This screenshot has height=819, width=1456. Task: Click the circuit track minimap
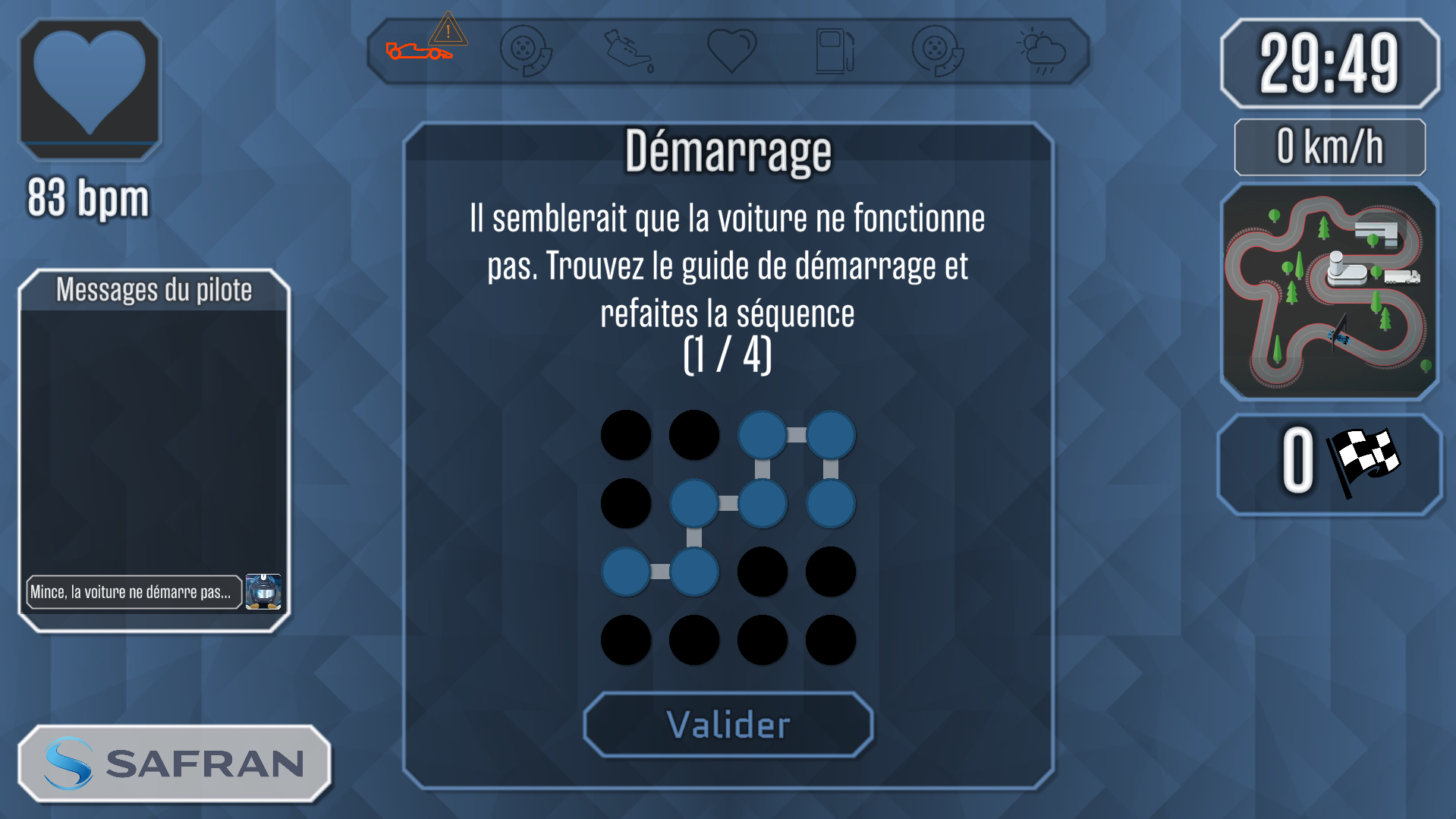1329,291
